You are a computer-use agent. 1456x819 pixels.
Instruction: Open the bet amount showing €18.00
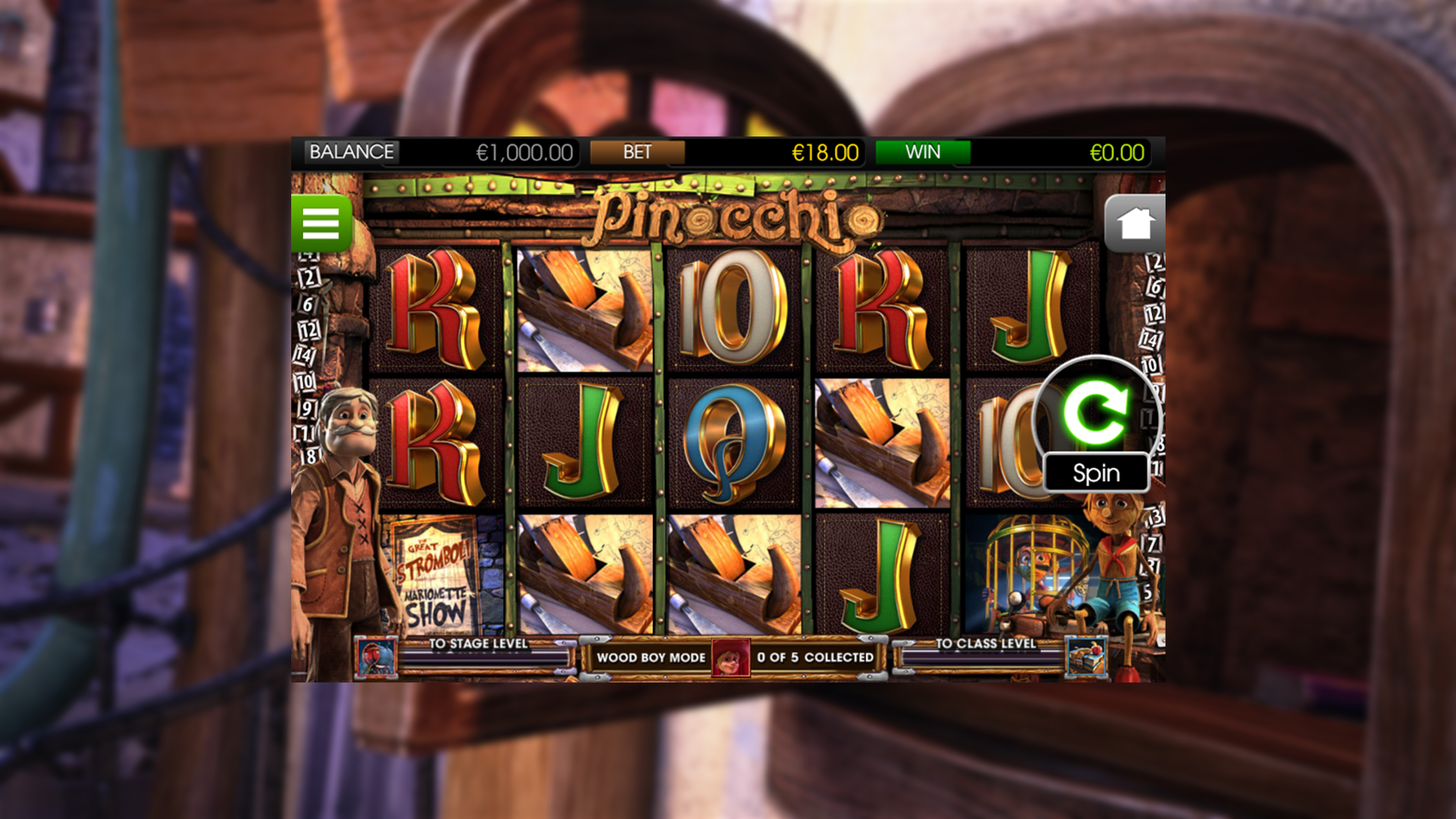[x=824, y=152]
